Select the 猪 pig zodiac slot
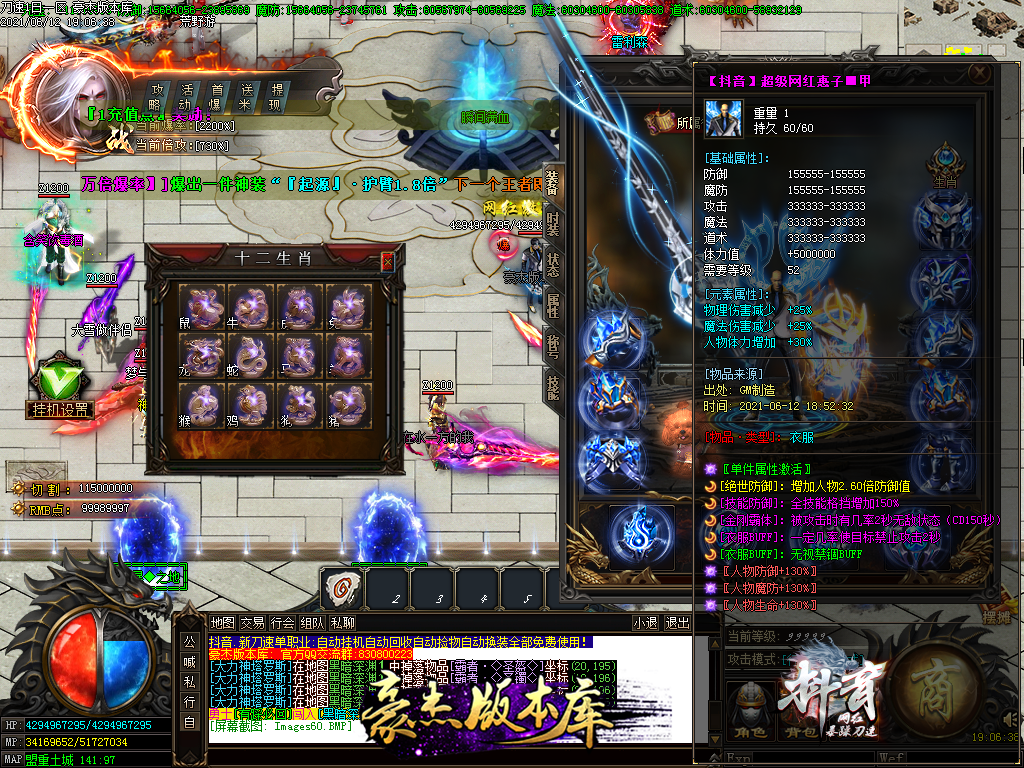The image size is (1024, 768). pyautogui.click(x=347, y=404)
